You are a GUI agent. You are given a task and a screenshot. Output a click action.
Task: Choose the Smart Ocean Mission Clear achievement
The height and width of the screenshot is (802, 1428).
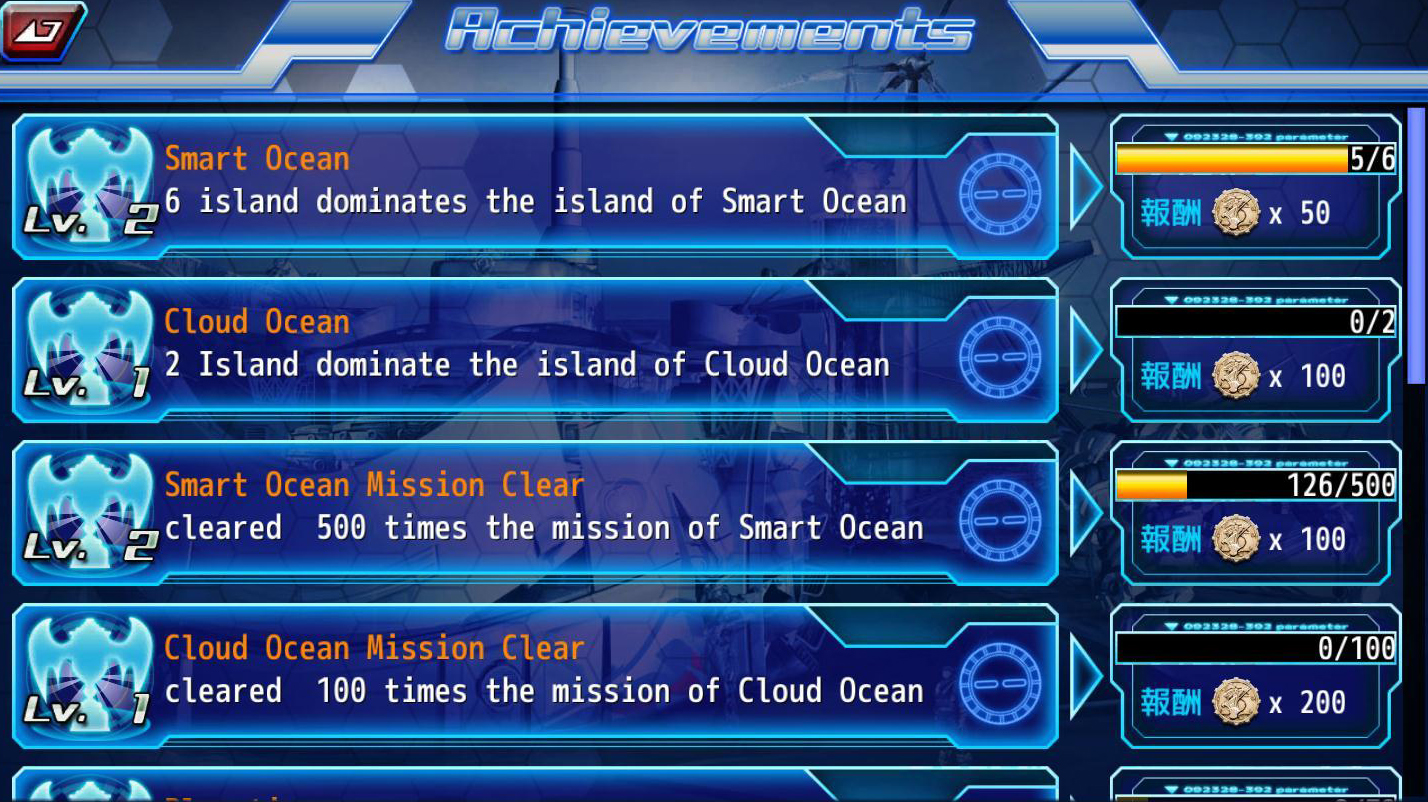click(x=535, y=513)
